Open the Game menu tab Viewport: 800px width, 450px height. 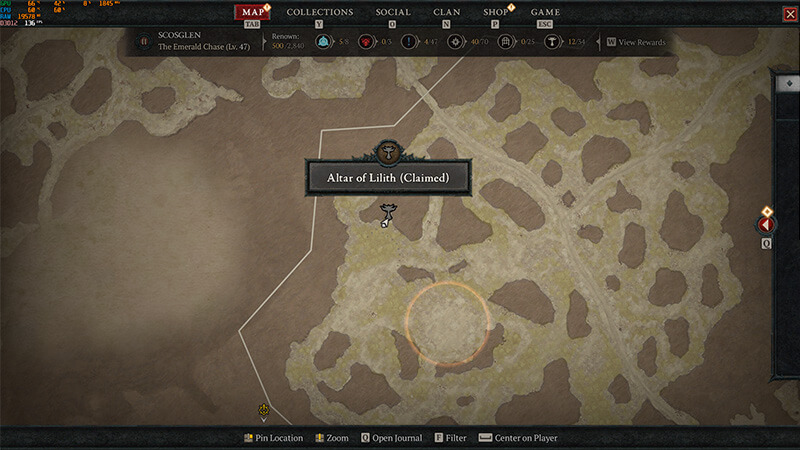point(545,12)
